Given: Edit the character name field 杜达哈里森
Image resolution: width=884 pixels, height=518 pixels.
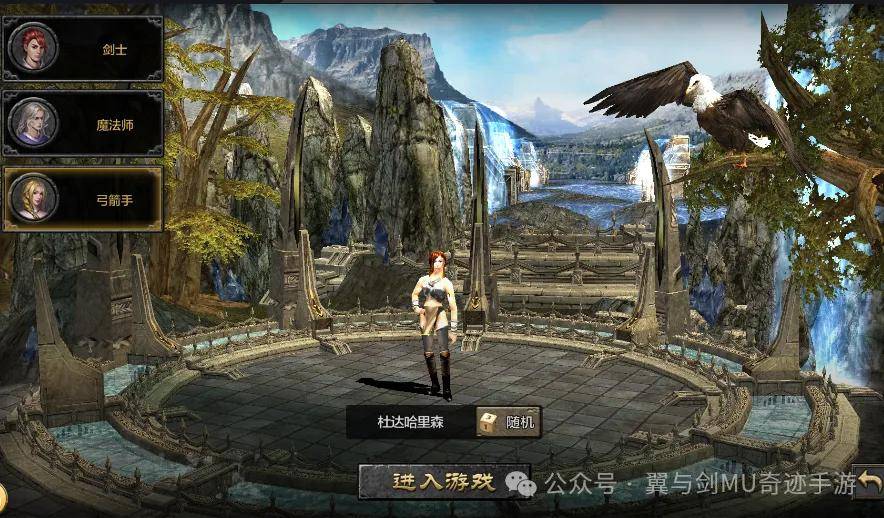Looking at the screenshot, I should (x=410, y=422).
